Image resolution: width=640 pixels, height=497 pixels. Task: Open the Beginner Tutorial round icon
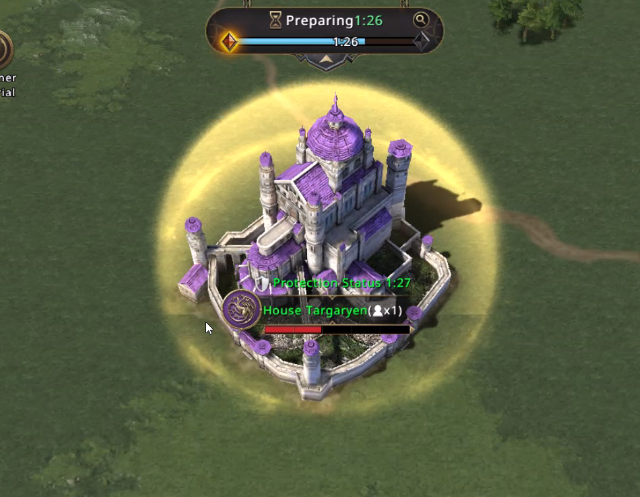(3, 49)
